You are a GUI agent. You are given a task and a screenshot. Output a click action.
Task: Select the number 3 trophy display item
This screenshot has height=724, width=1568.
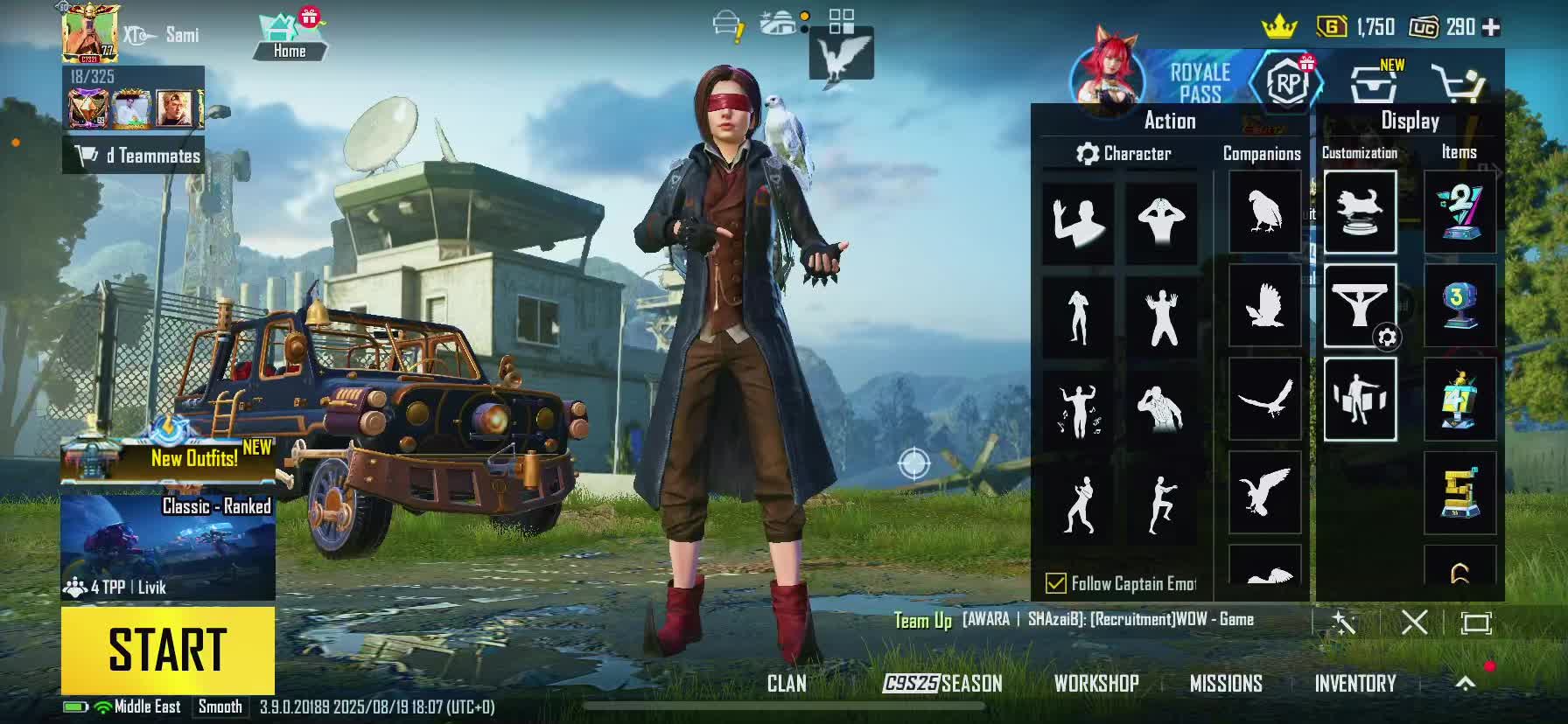click(1459, 306)
